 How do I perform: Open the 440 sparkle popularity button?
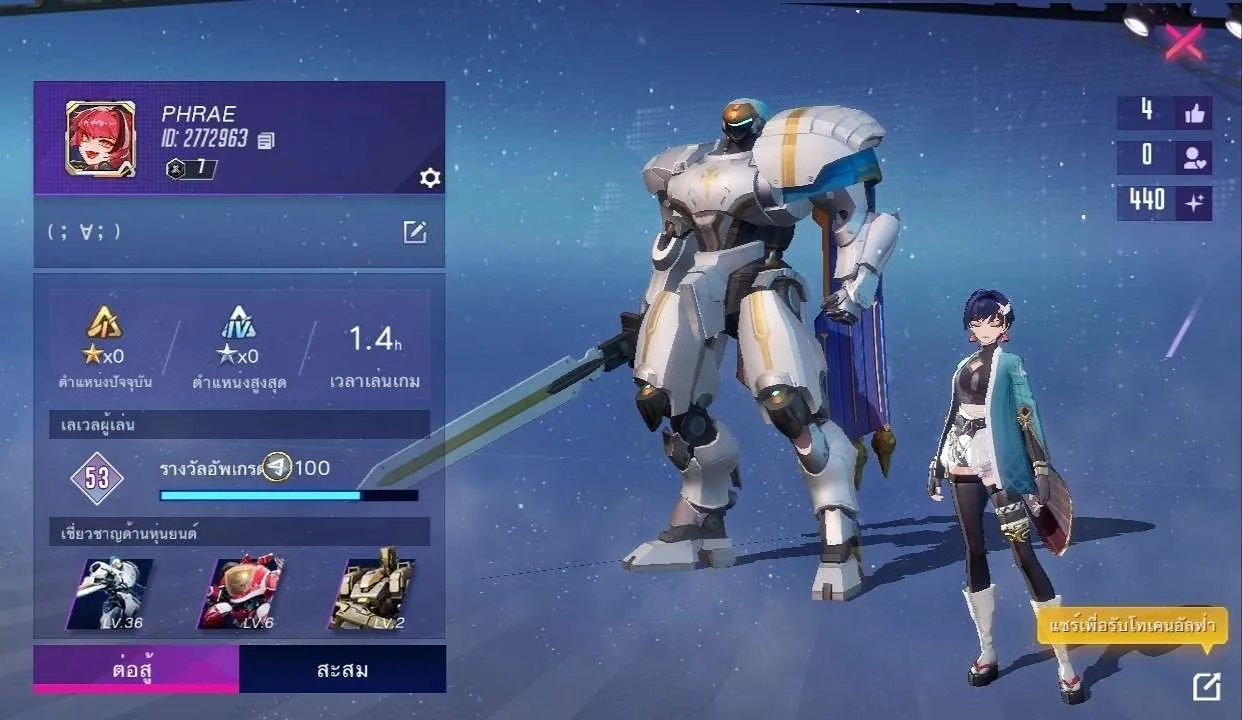1194,202
